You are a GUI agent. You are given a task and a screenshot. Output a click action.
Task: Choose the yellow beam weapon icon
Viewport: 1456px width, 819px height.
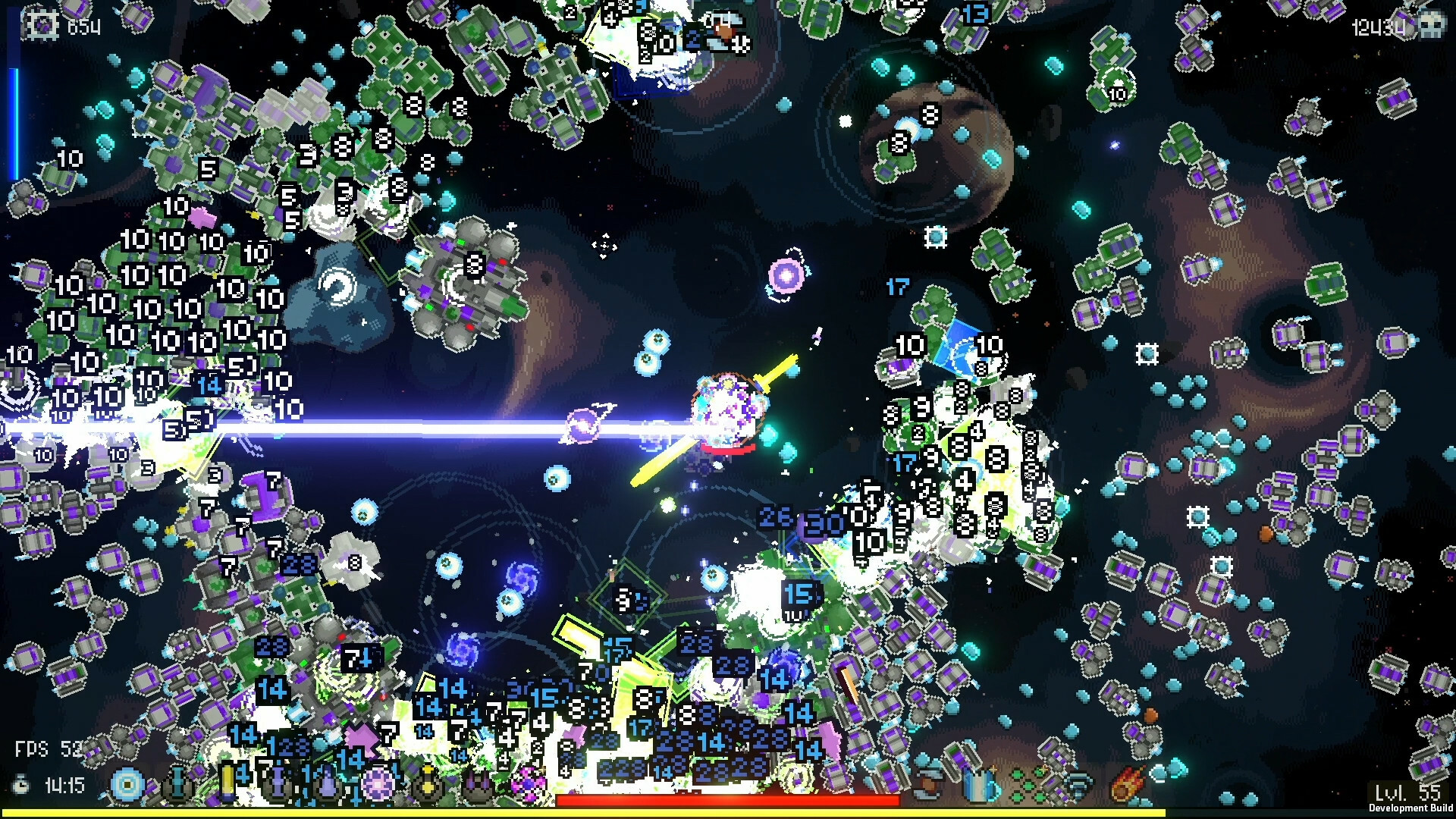click(x=227, y=783)
